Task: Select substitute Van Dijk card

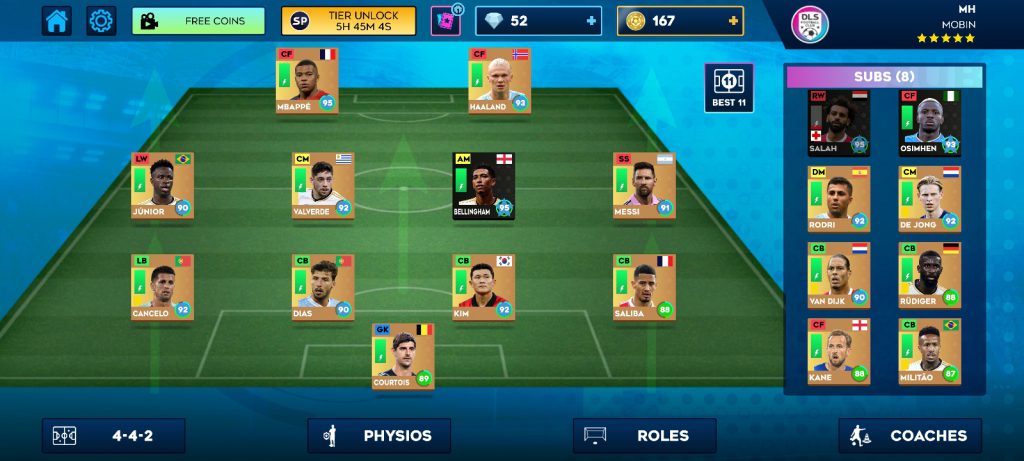Action: pos(839,275)
